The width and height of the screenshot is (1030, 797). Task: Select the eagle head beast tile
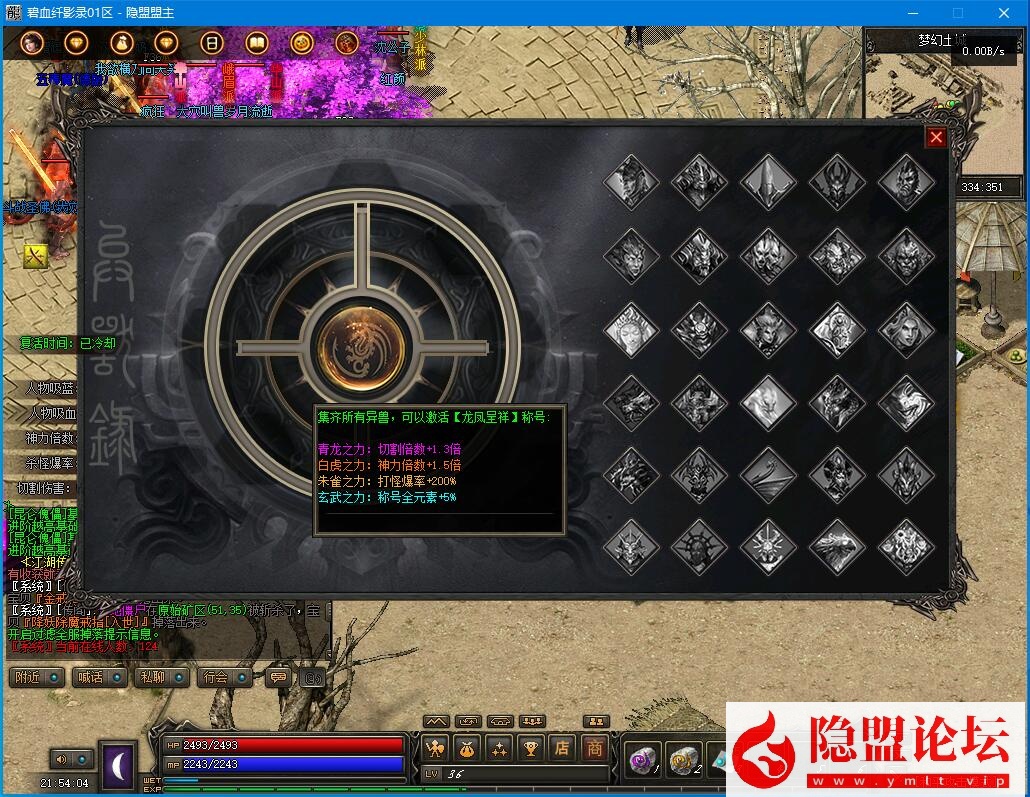point(837,546)
